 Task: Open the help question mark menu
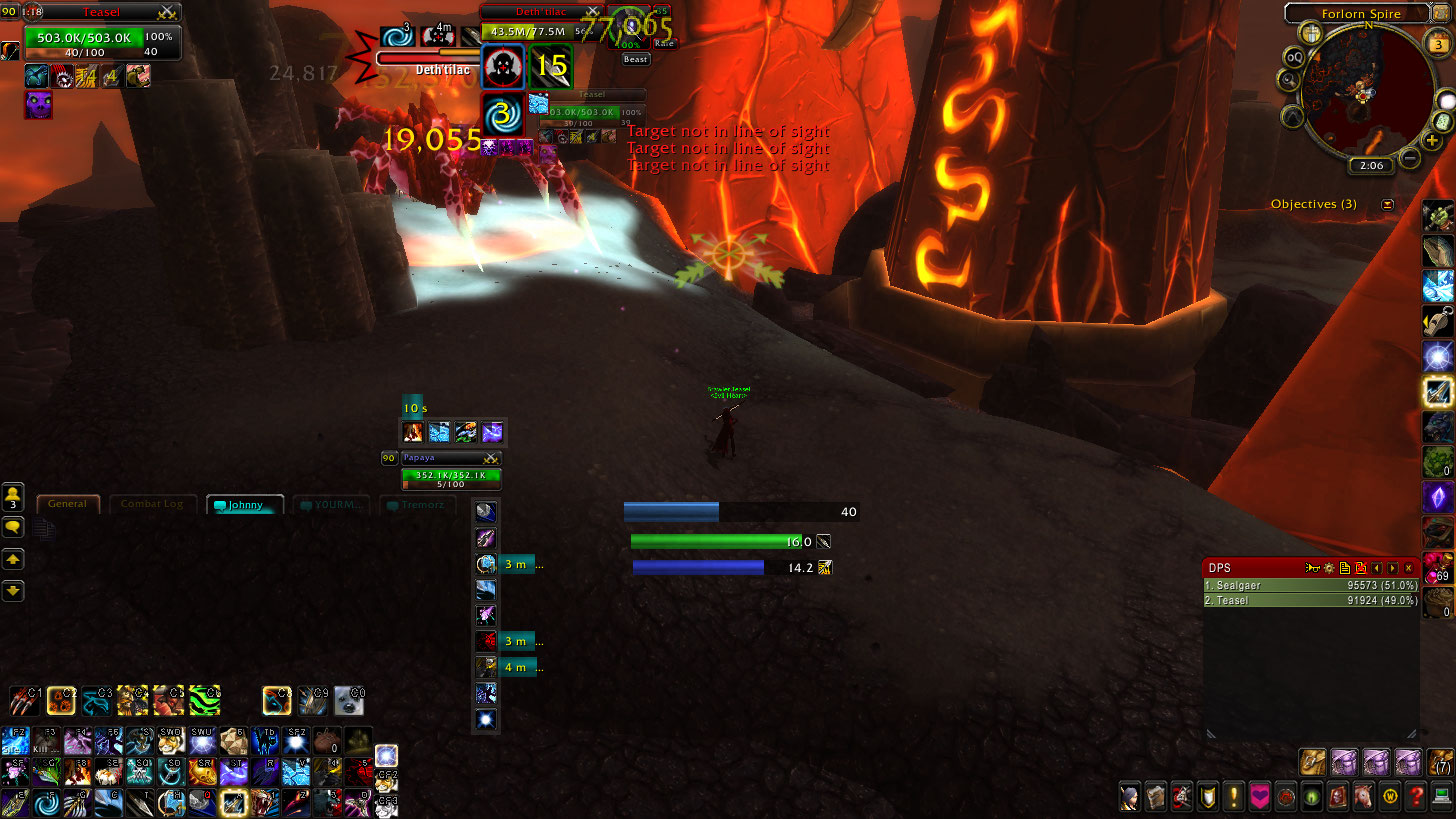(x=1415, y=797)
